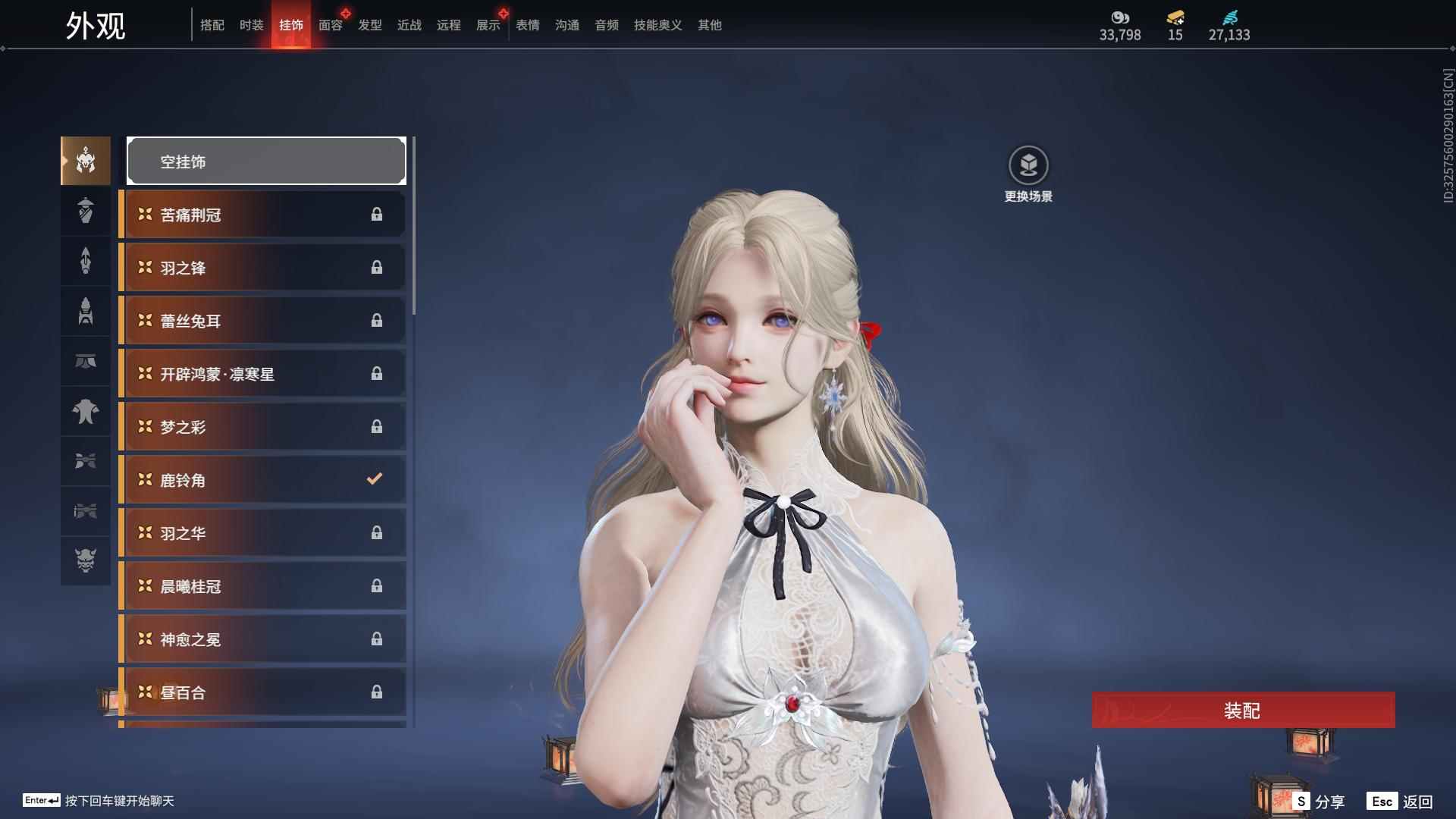Select the 空挂饰 empty accessory row

pyautogui.click(x=266, y=162)
